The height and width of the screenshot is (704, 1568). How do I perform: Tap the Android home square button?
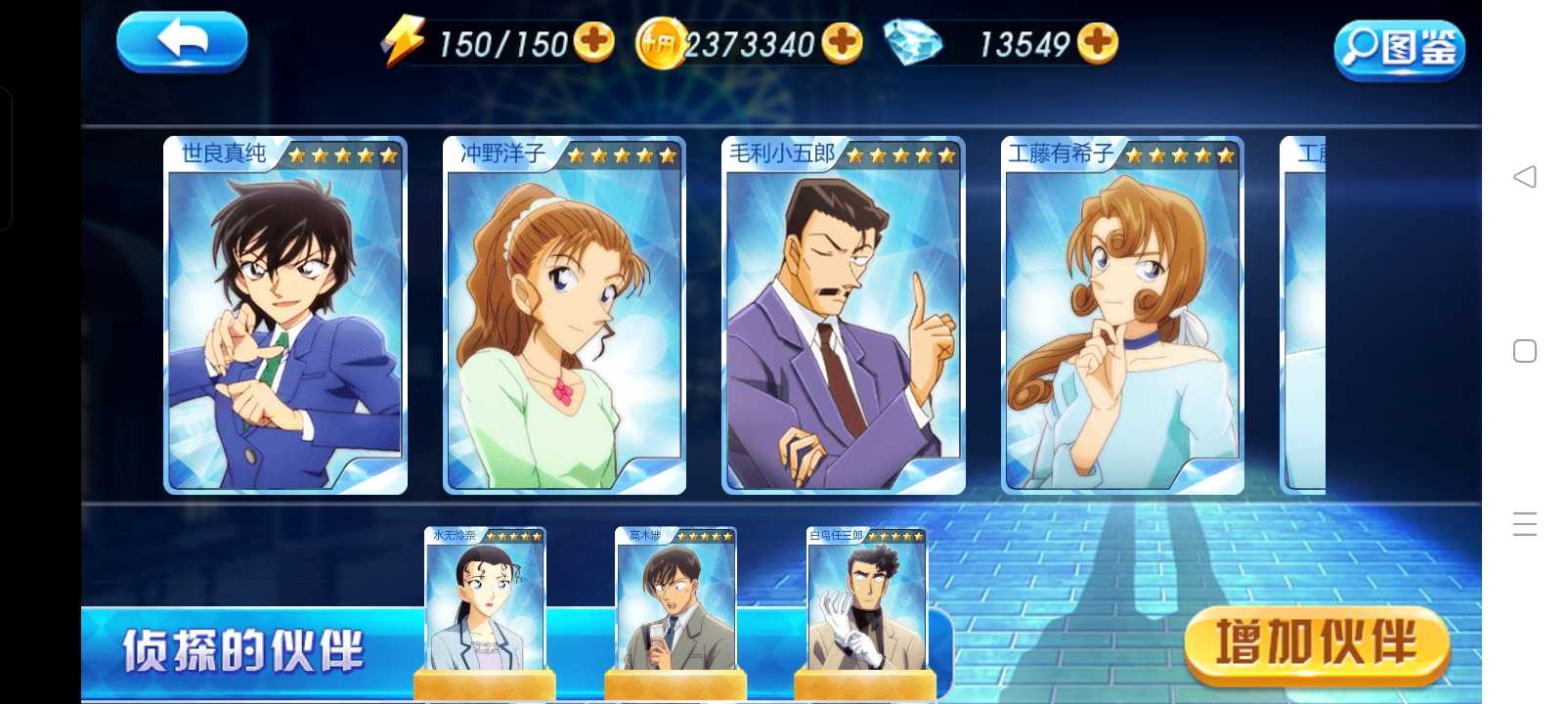(1525, 351)
